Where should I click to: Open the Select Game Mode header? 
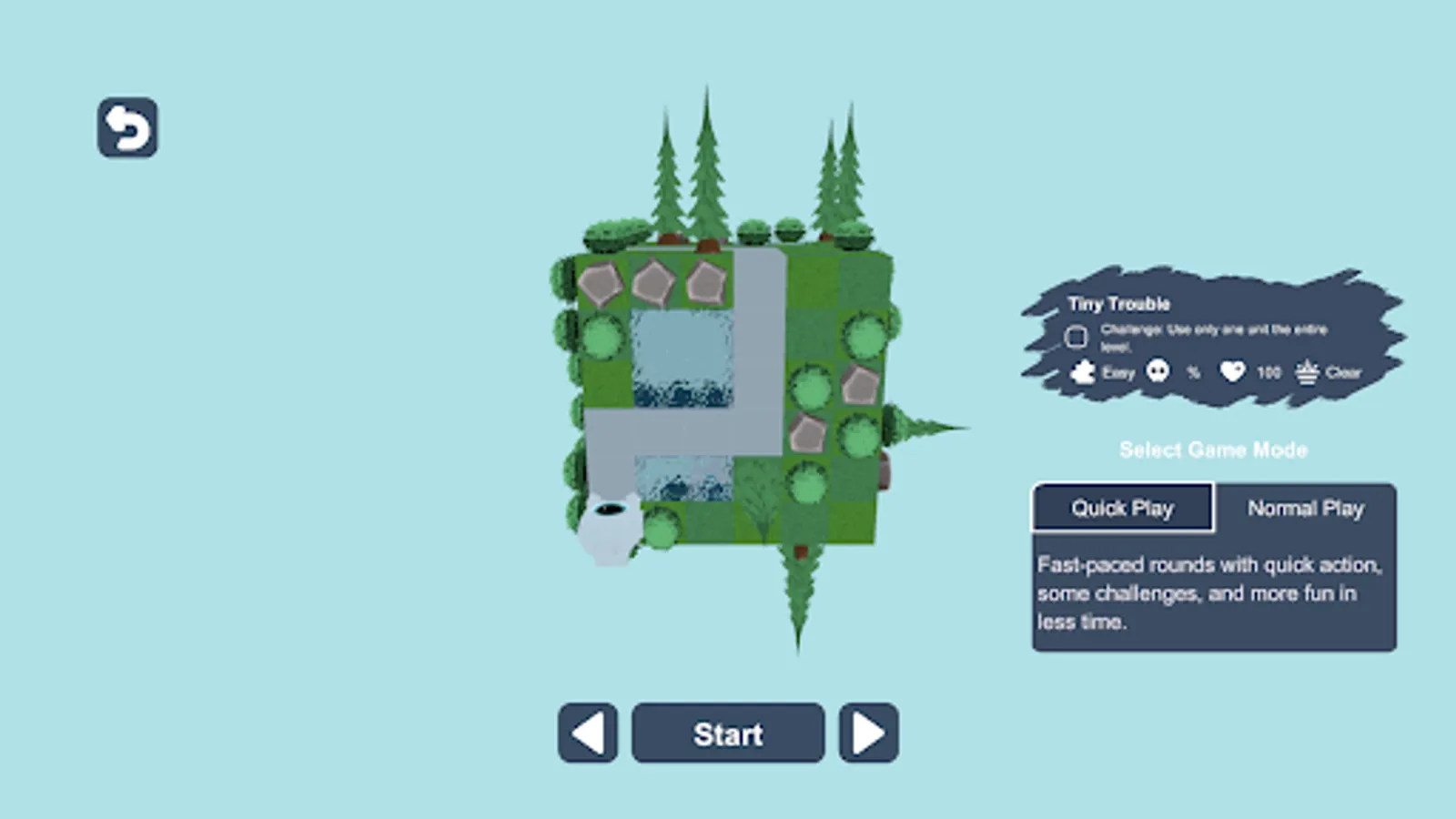(1214, 450)
